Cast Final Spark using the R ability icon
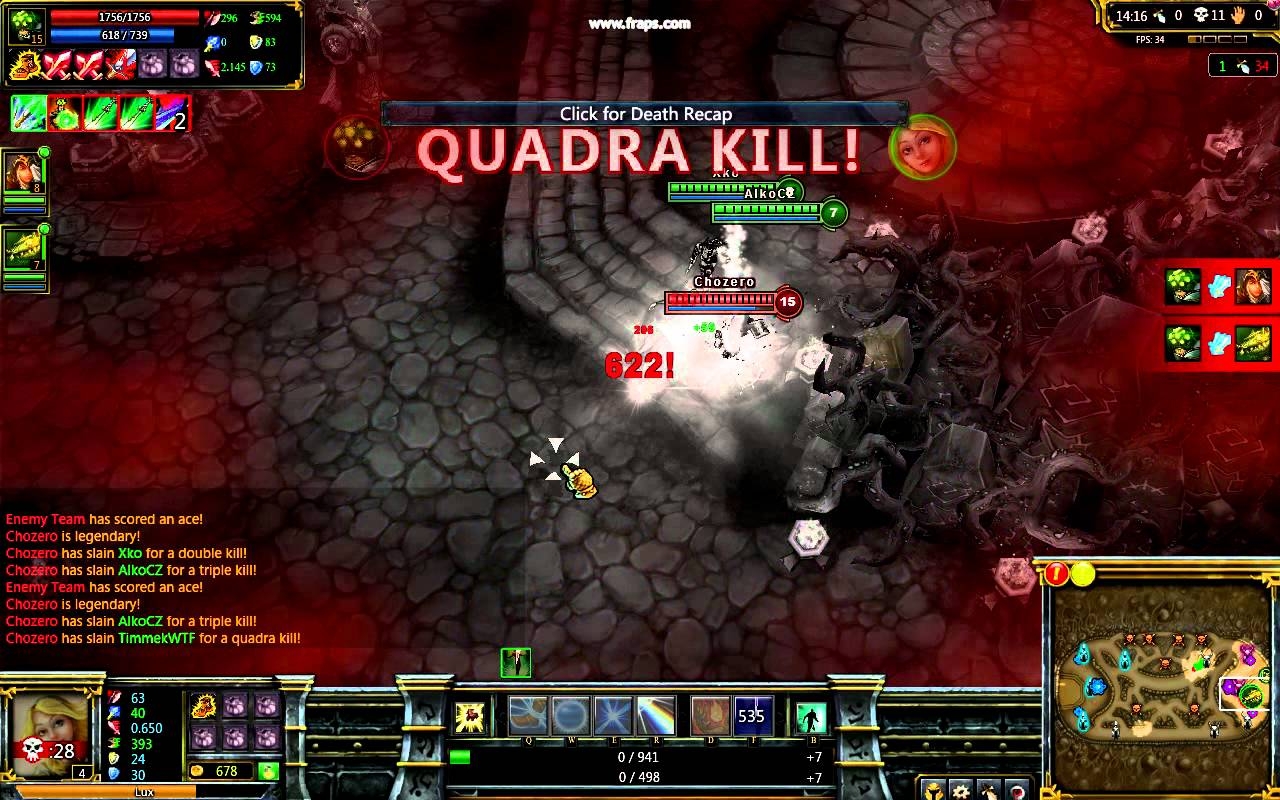1280x800 pixels. coord(656,715)
